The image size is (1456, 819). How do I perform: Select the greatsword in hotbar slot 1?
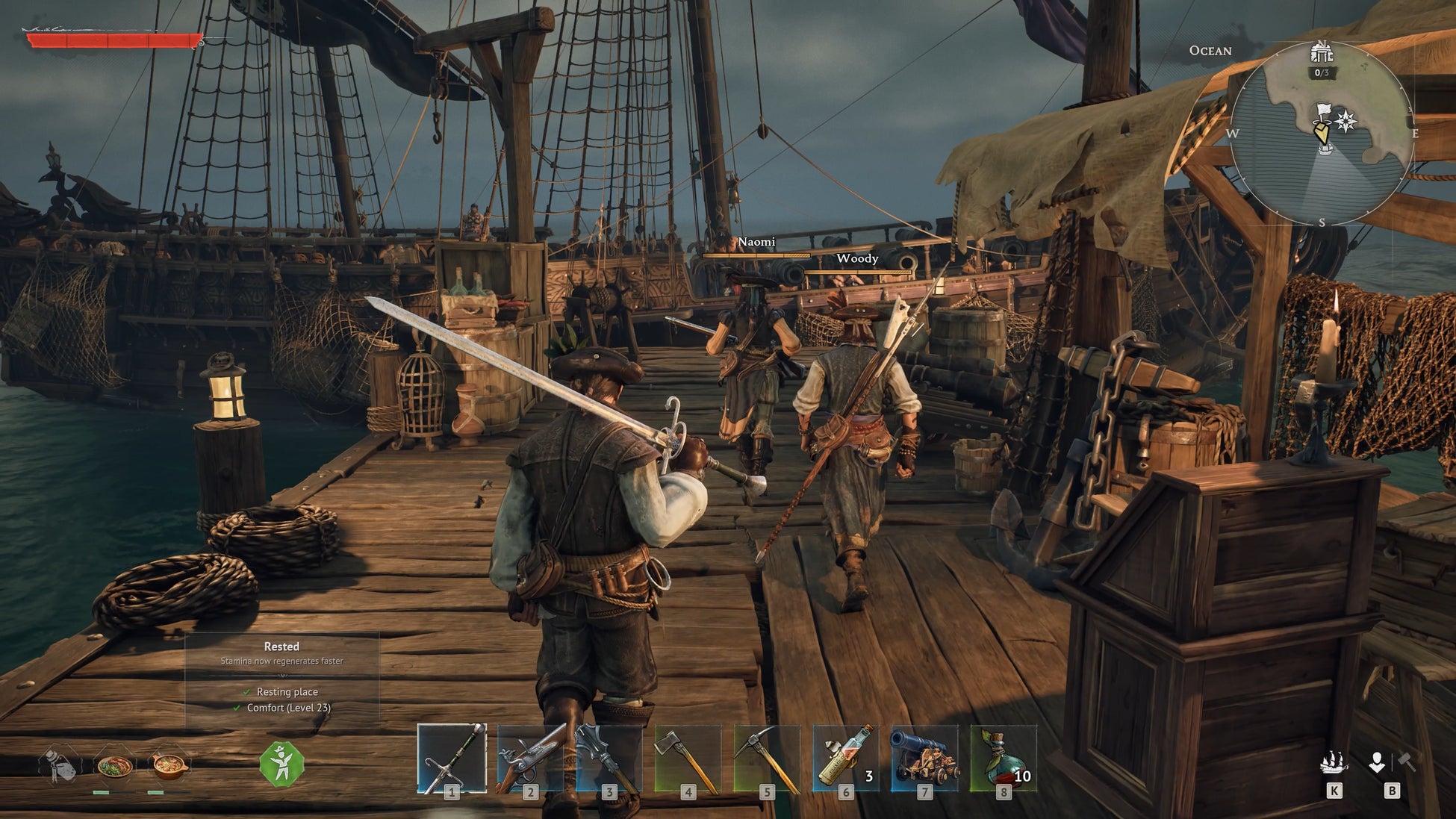tap(452, 759)
